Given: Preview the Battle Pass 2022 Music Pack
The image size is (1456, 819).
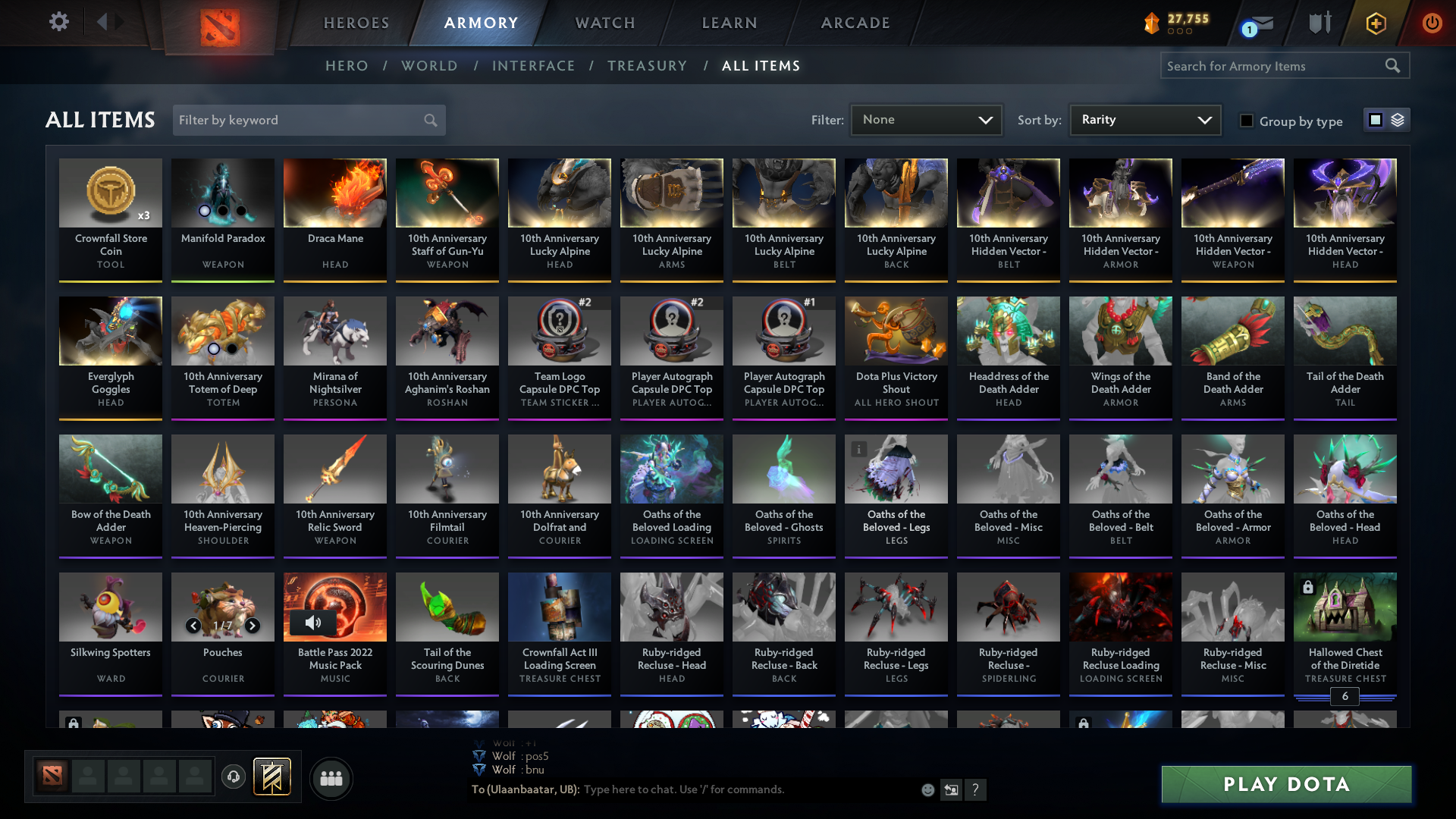Looking at the screenshot, I should pos(313,623).
